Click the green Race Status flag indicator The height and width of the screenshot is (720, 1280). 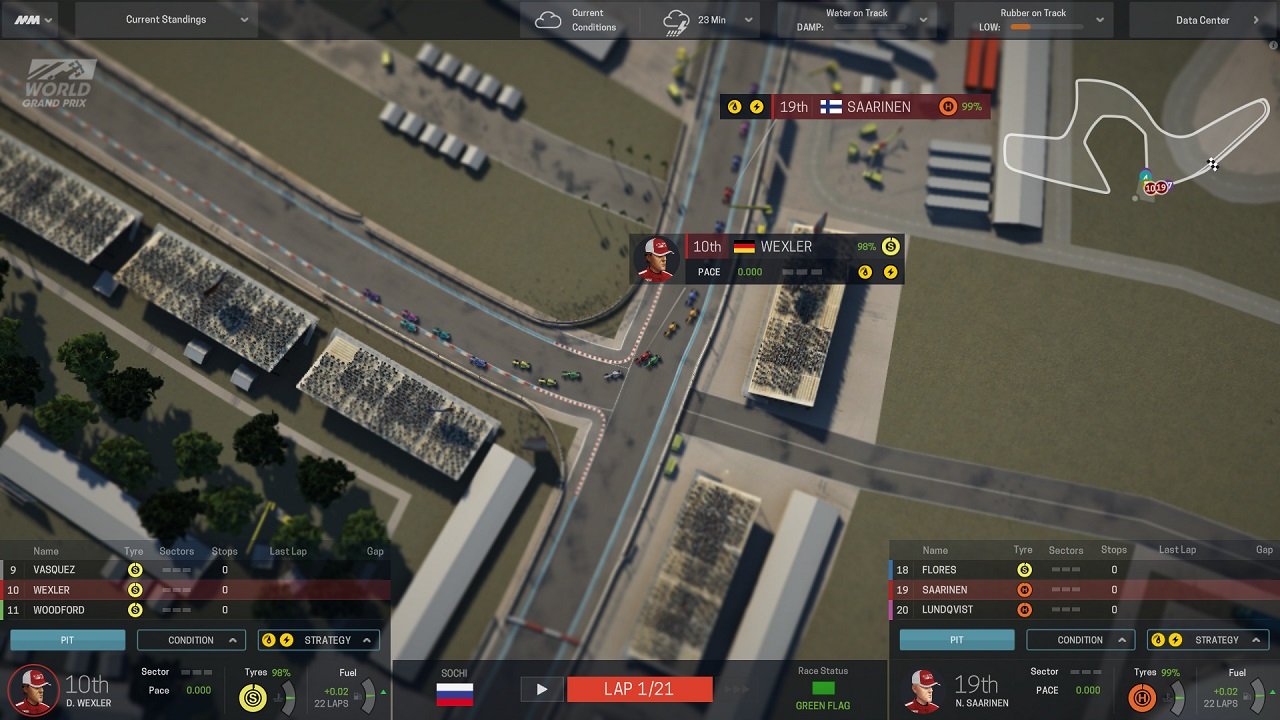pos(823,688)
